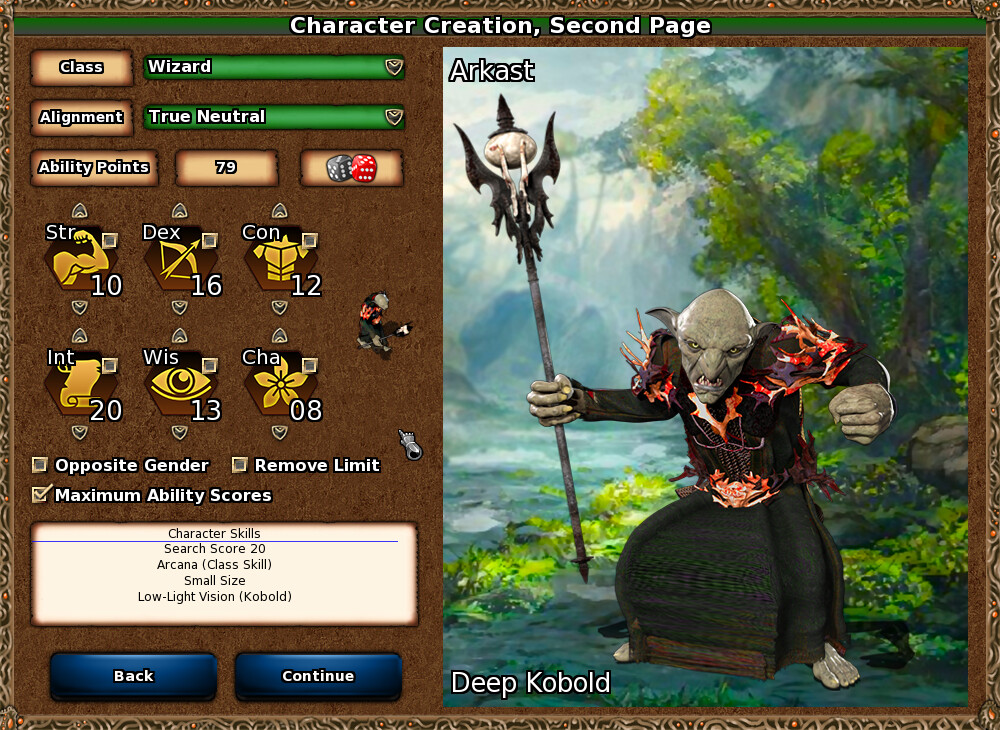1000x730 pixels.
Task: Open the True Neutral alignment dropdown
Action: (274, 117)
